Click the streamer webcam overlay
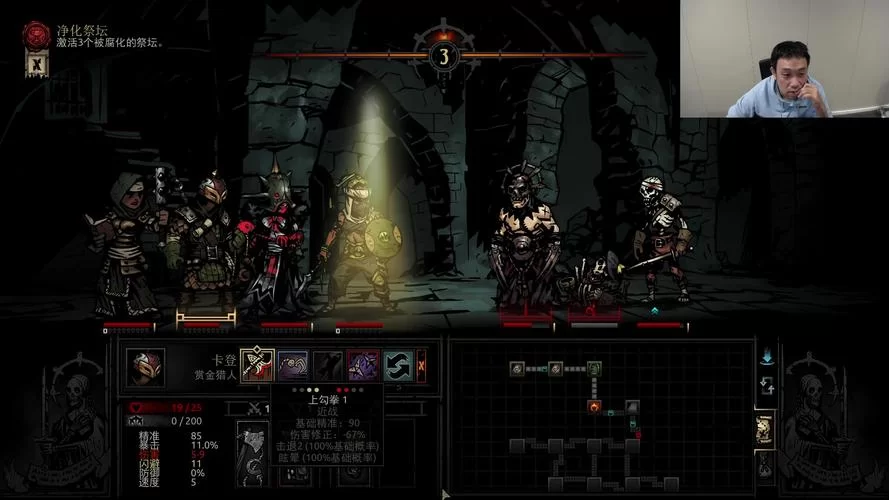 784,58
